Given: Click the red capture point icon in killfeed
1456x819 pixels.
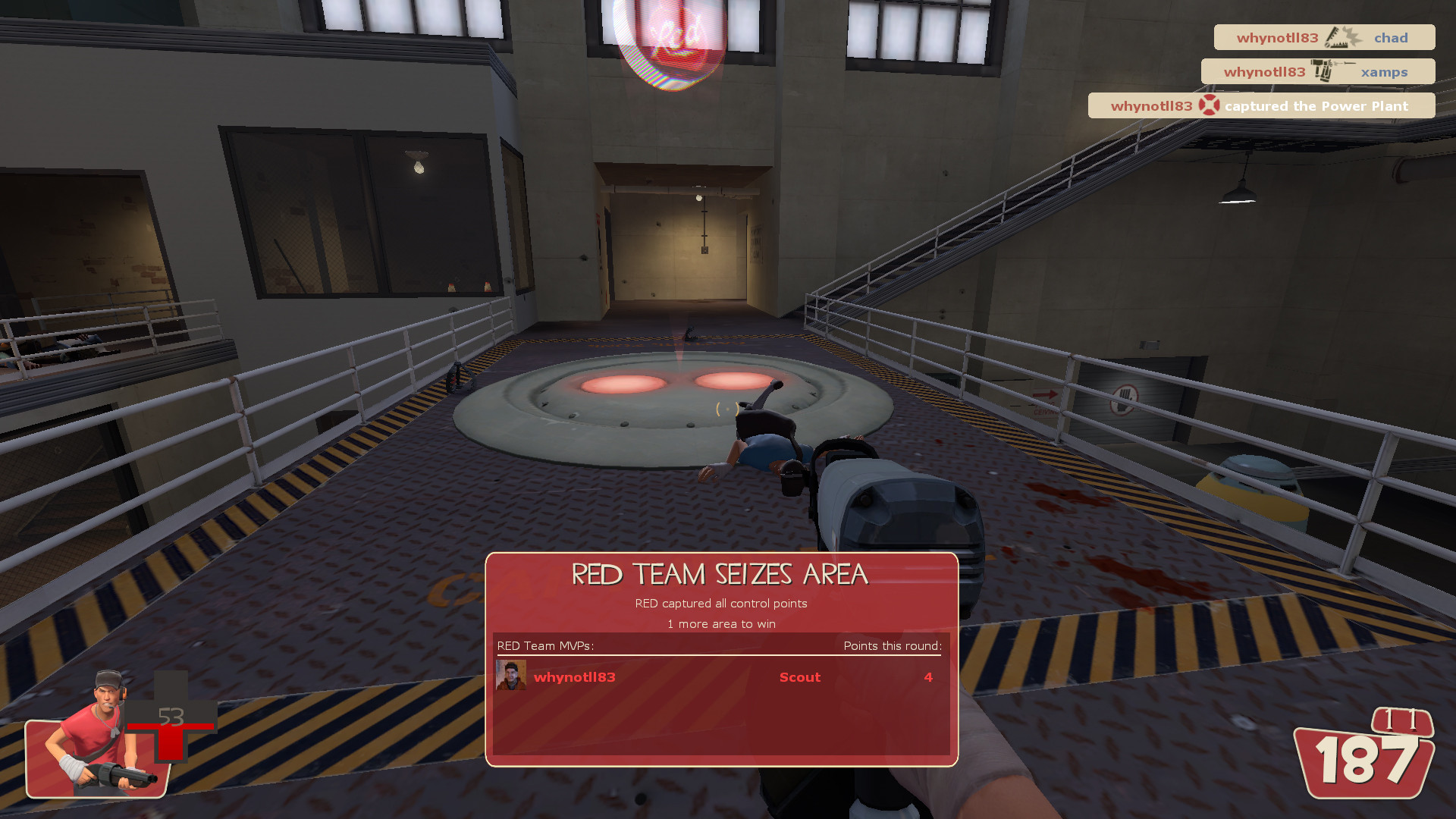Looking at the screenshot, I should [1210, 105].
